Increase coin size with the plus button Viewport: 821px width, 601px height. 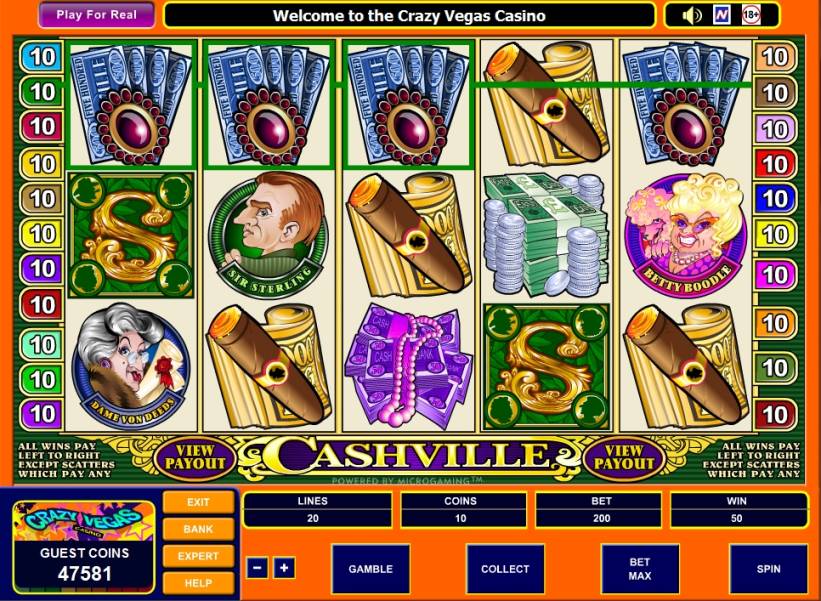pos(284,568)
